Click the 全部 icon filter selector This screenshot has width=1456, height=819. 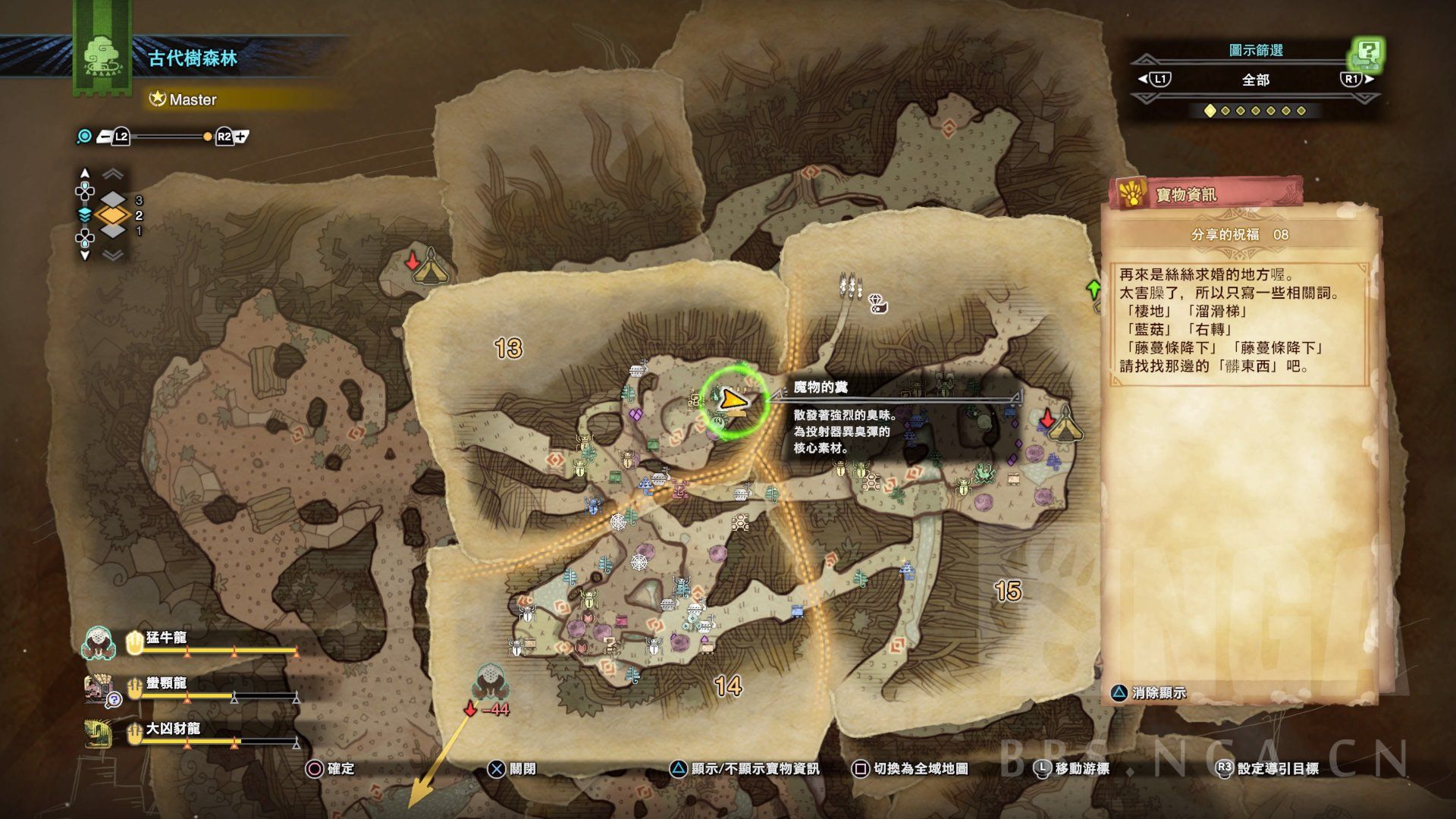pos(1255,80)
